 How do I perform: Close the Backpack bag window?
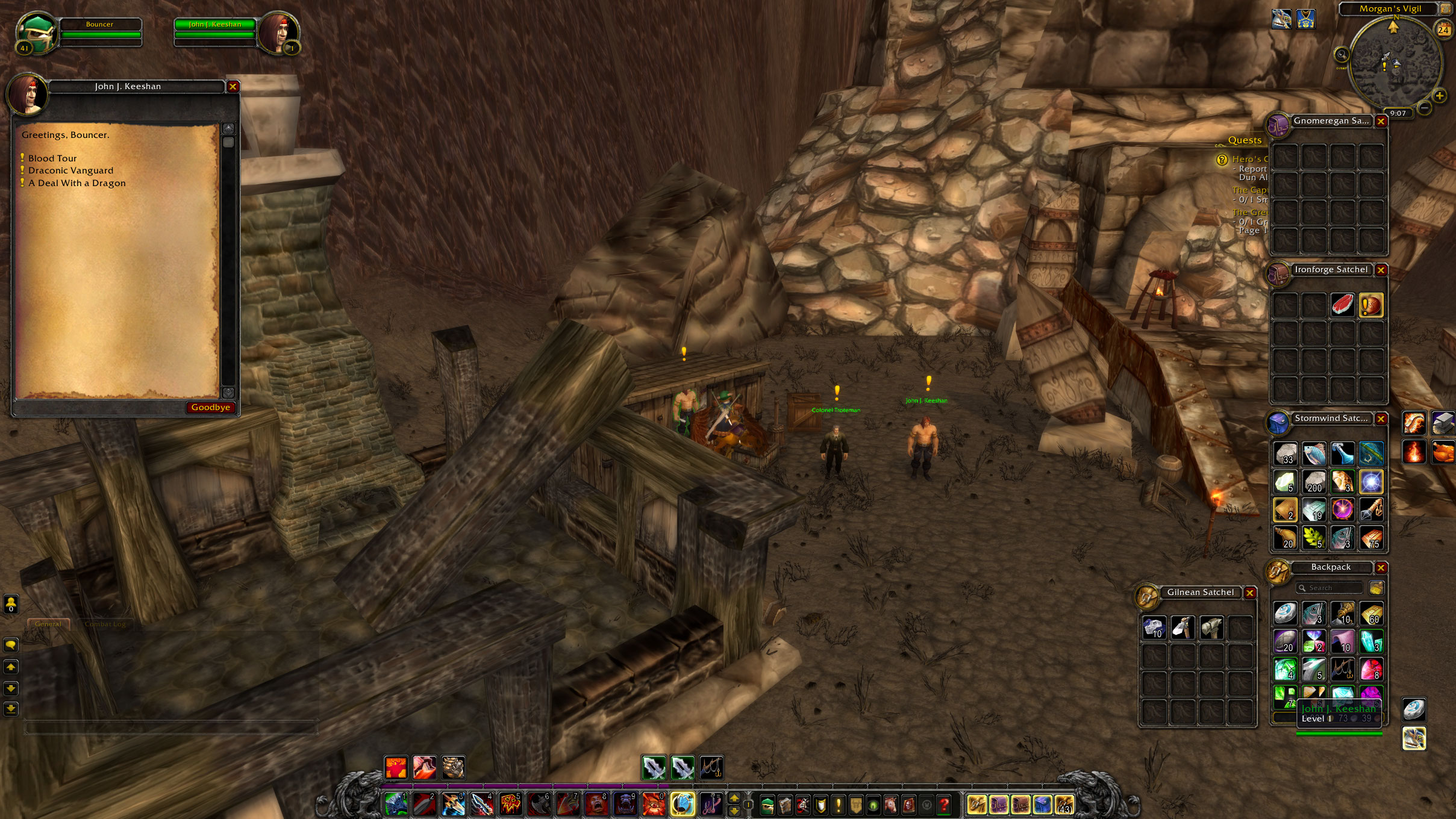(1381, 568)
